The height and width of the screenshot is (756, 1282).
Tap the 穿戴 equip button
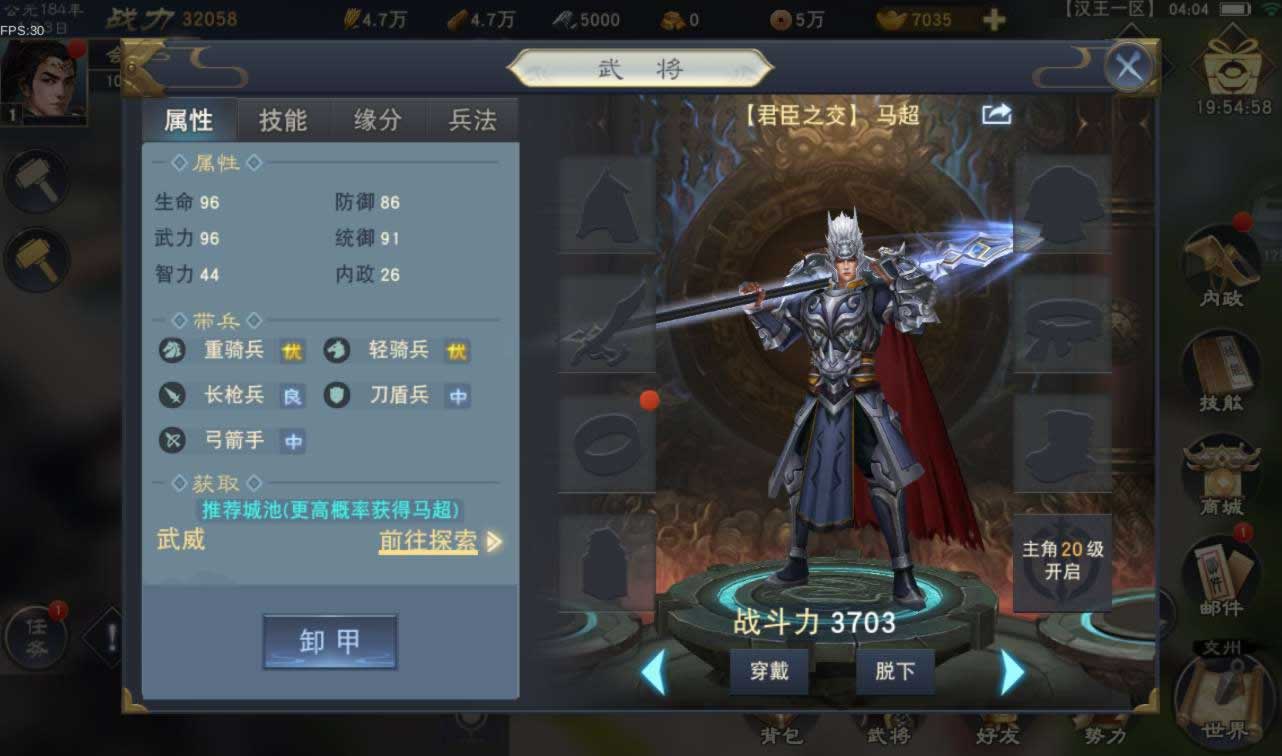coord(769,671)
